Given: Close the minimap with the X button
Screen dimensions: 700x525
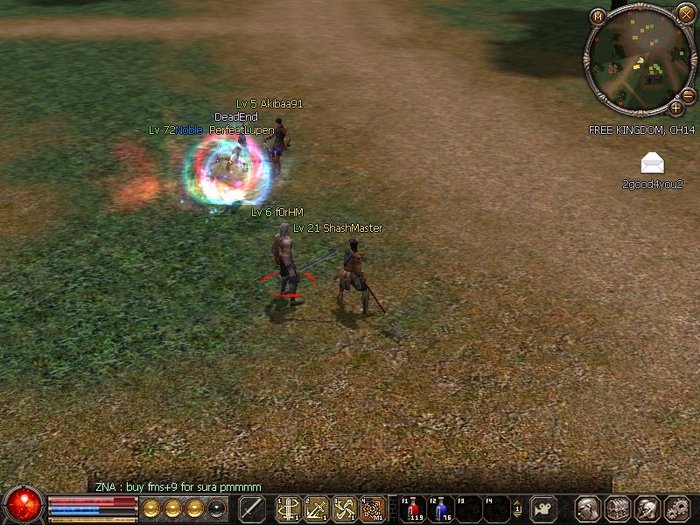Looking at the screenshot, I should [x=685, y=13].
